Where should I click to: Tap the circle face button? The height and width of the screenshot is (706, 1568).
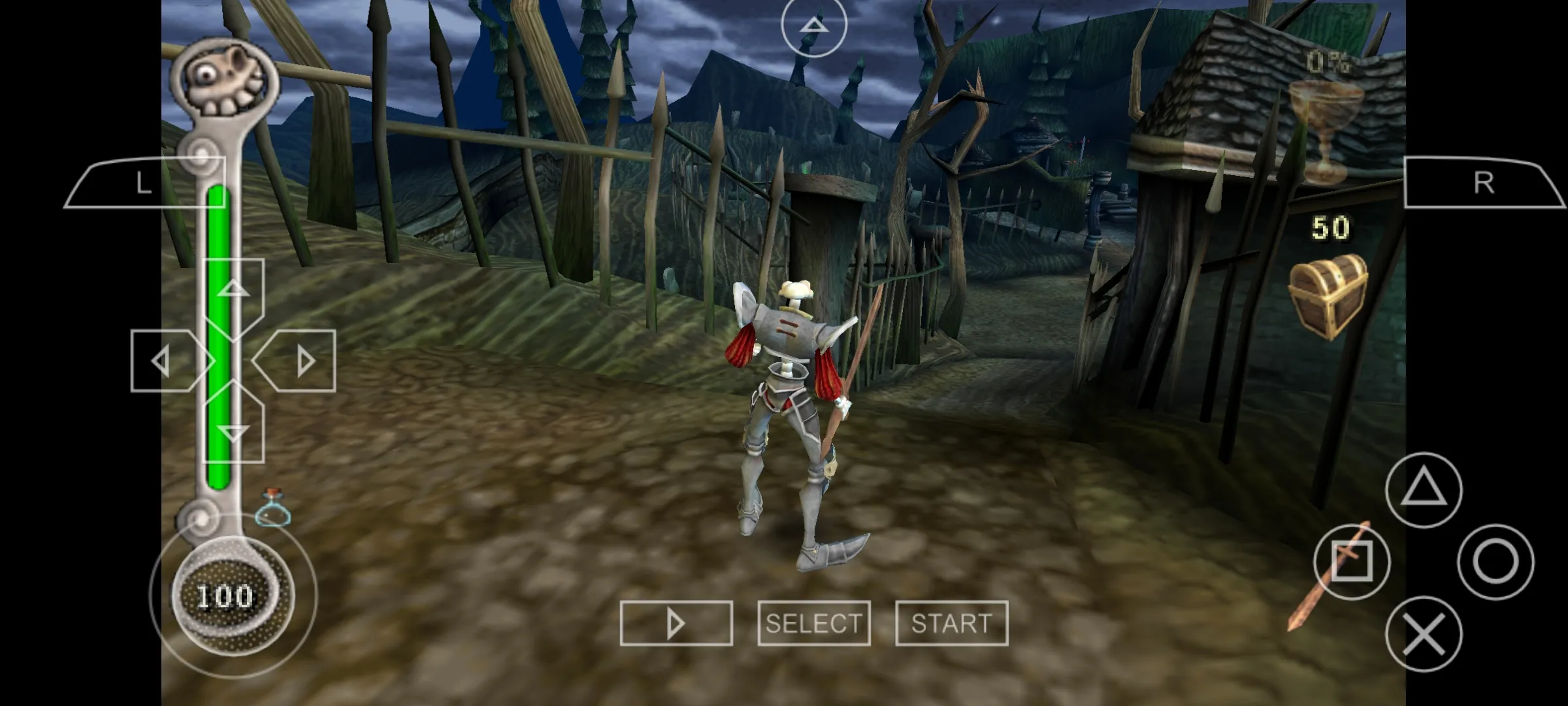click(x=1495, y=562)
